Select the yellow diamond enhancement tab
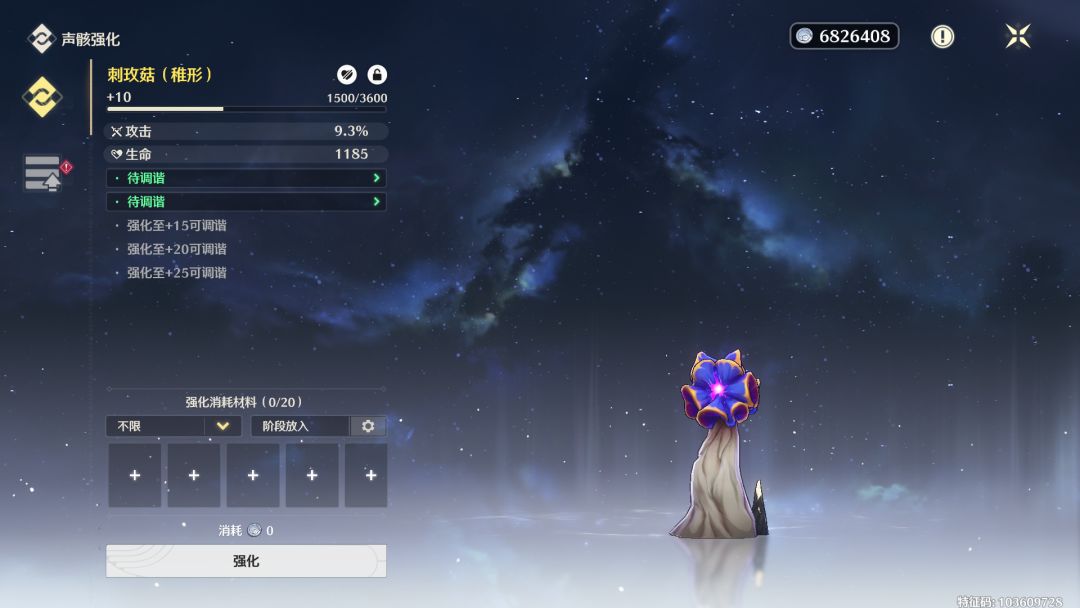The width and height of the screenshot is (1080, 608). pos(42,97)
